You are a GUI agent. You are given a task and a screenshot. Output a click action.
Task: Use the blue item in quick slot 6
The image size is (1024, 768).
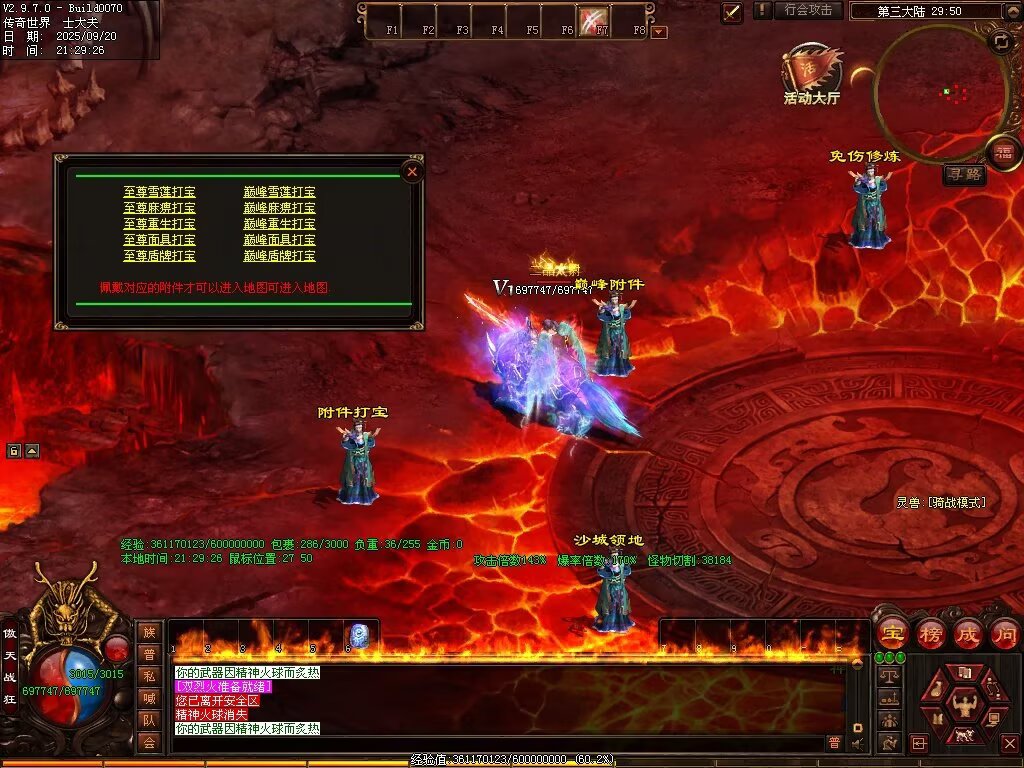click(x=359, y=635)
